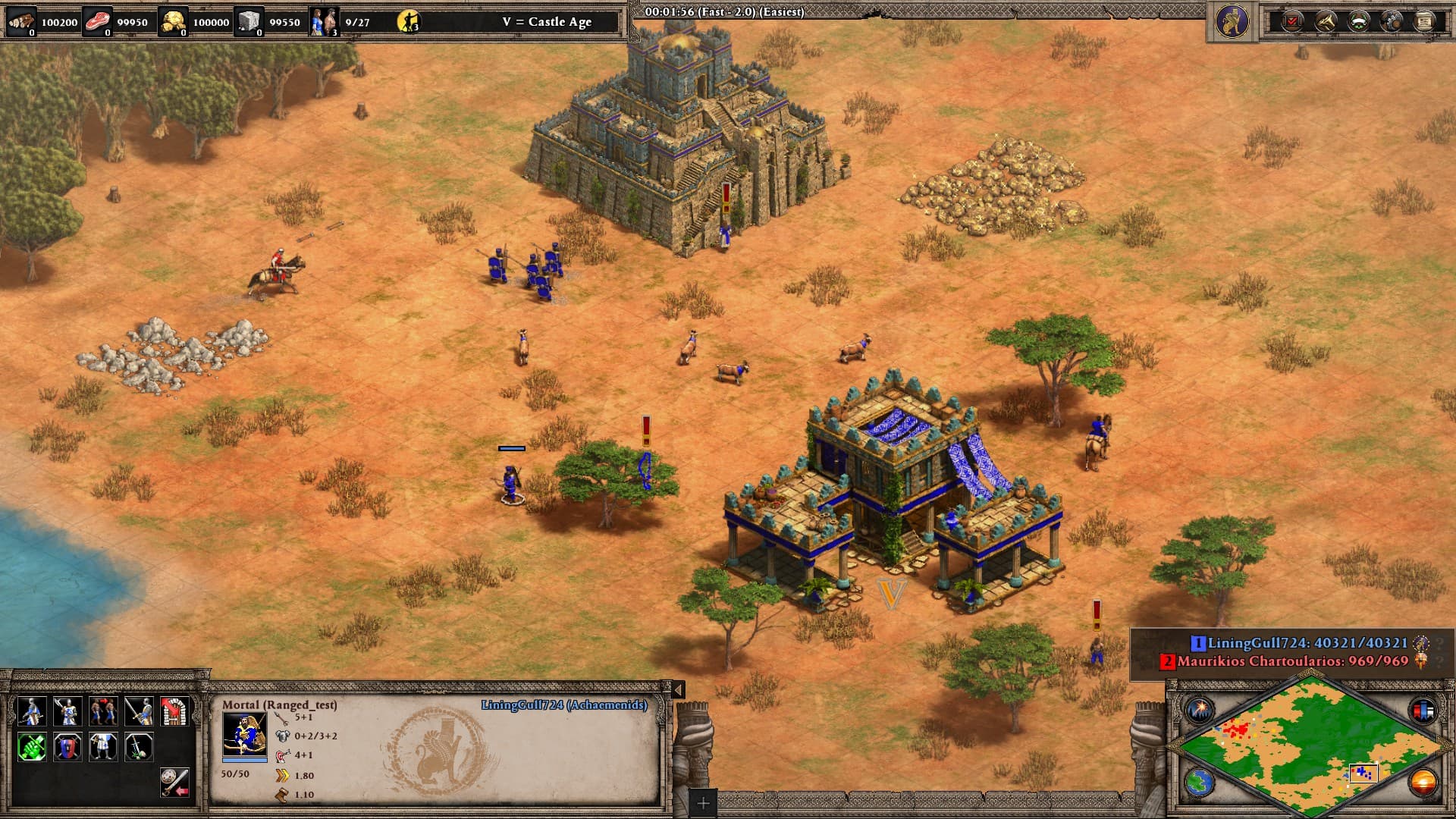Viewport: 1456px width, 819px height.
Task: Choose the halberdier unit command icon
Action: click(x=67, y=711)
